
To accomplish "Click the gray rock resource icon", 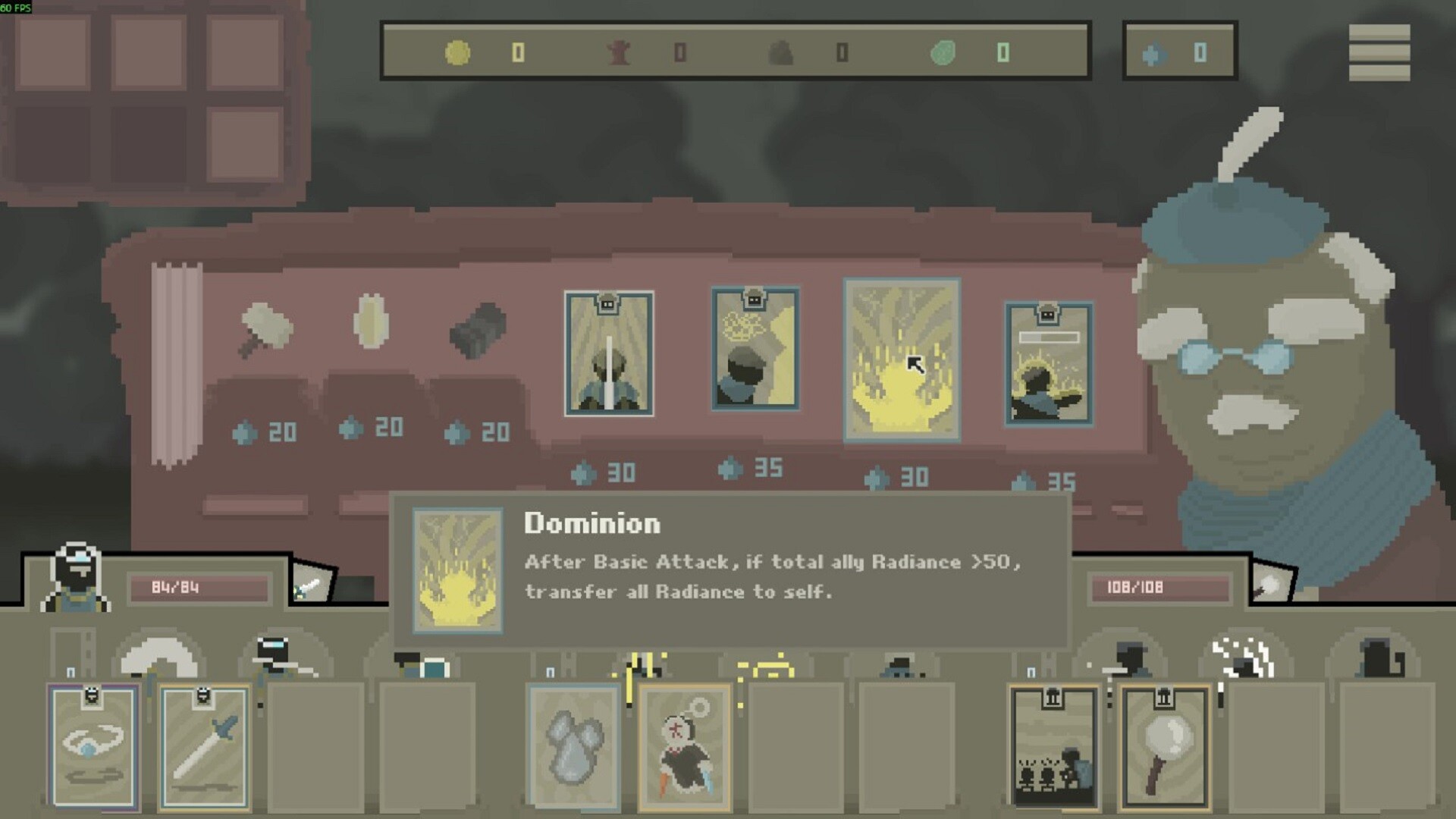I will [783, 52].
